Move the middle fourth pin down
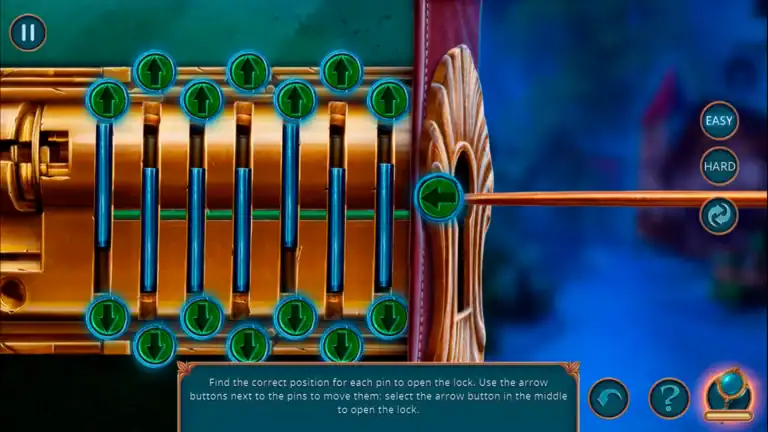 click(x=248, y=345)
